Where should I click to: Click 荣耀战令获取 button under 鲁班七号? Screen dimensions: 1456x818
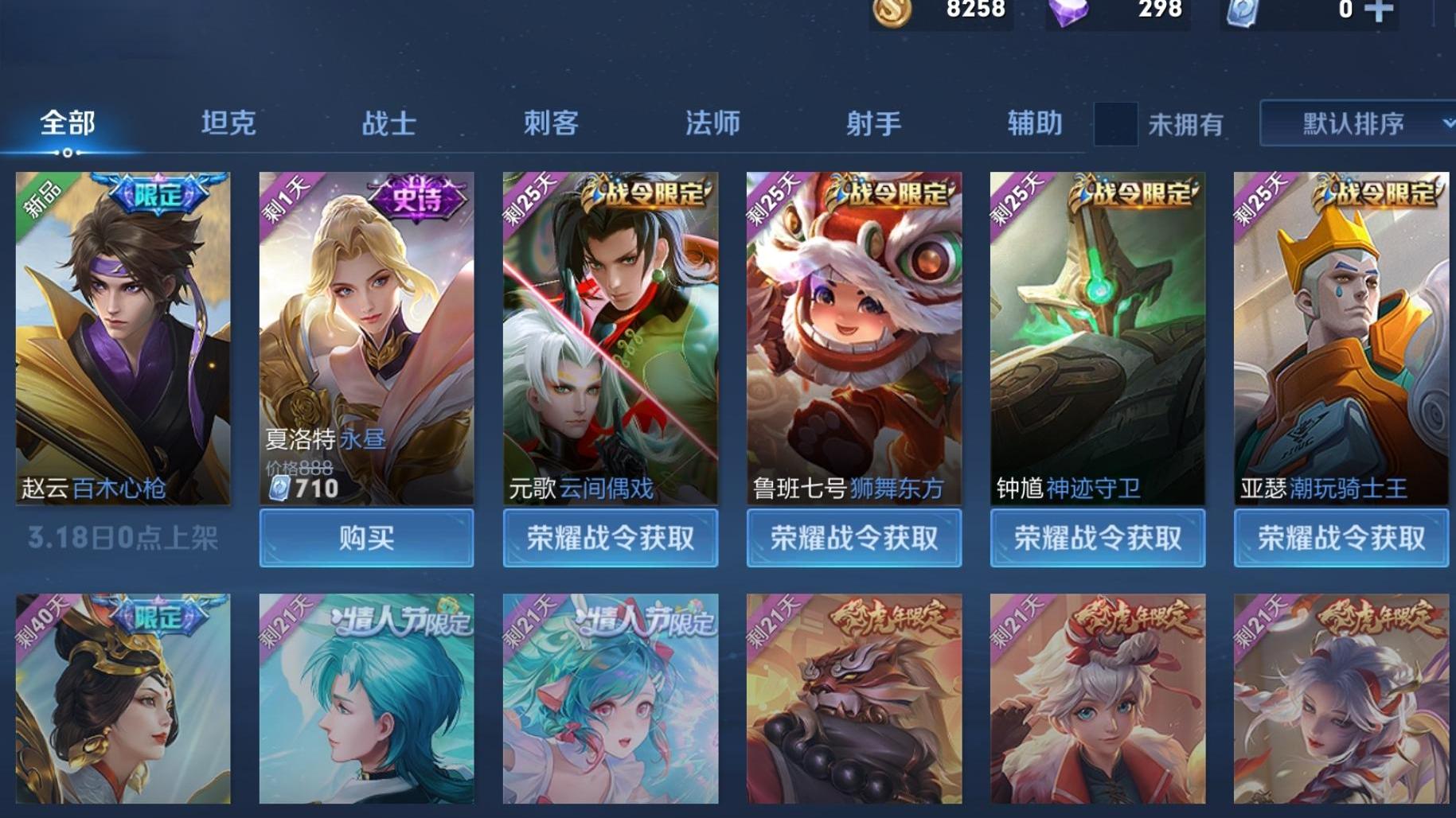point(853,539)
